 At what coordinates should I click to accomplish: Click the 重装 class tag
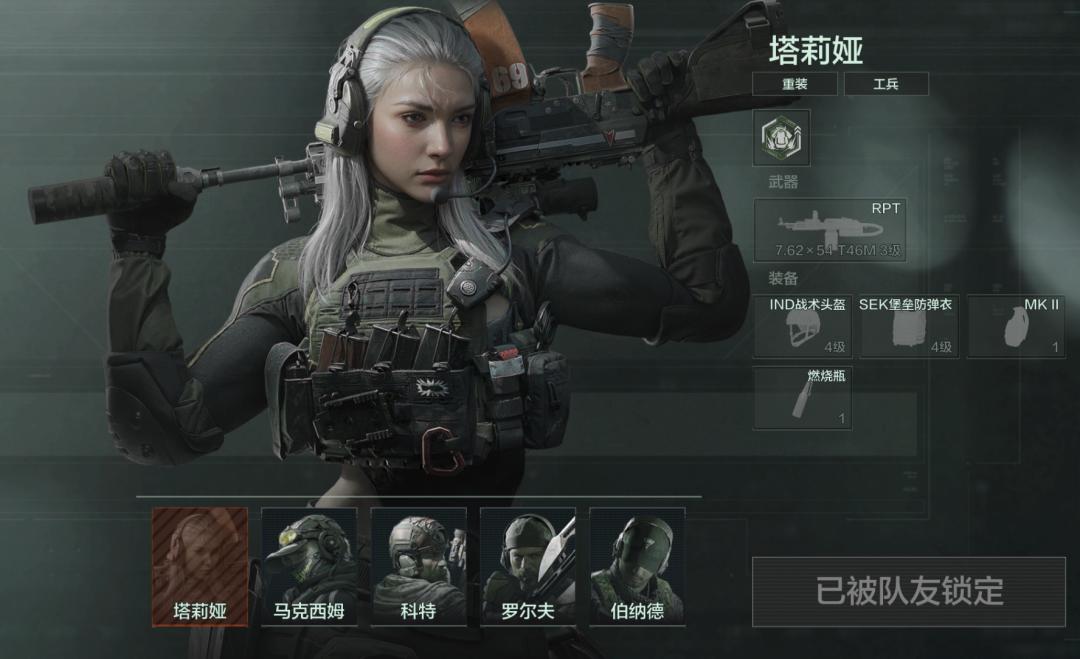click(x=795, y=84)
